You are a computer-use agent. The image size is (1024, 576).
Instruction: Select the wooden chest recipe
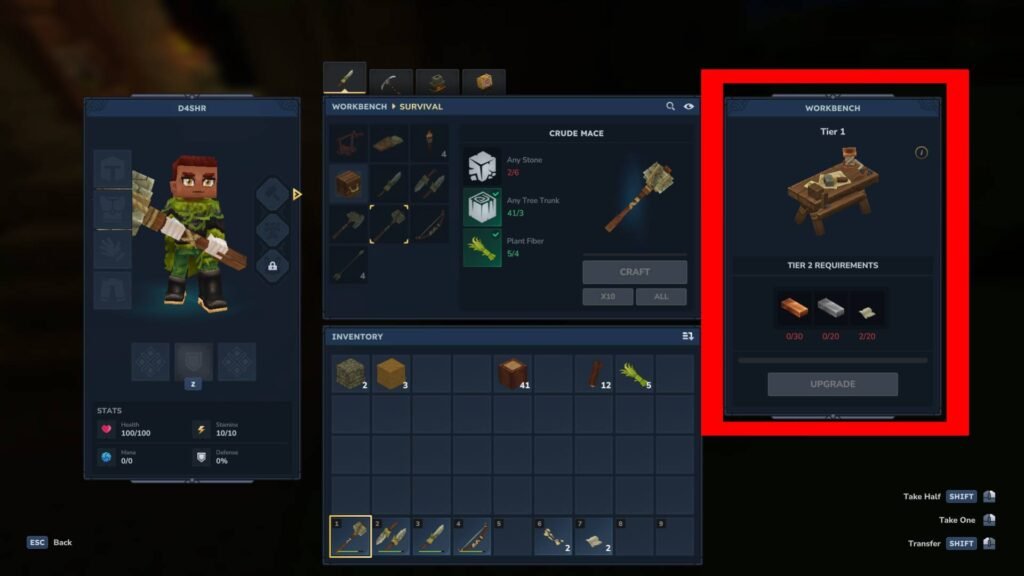coord(349,184)
